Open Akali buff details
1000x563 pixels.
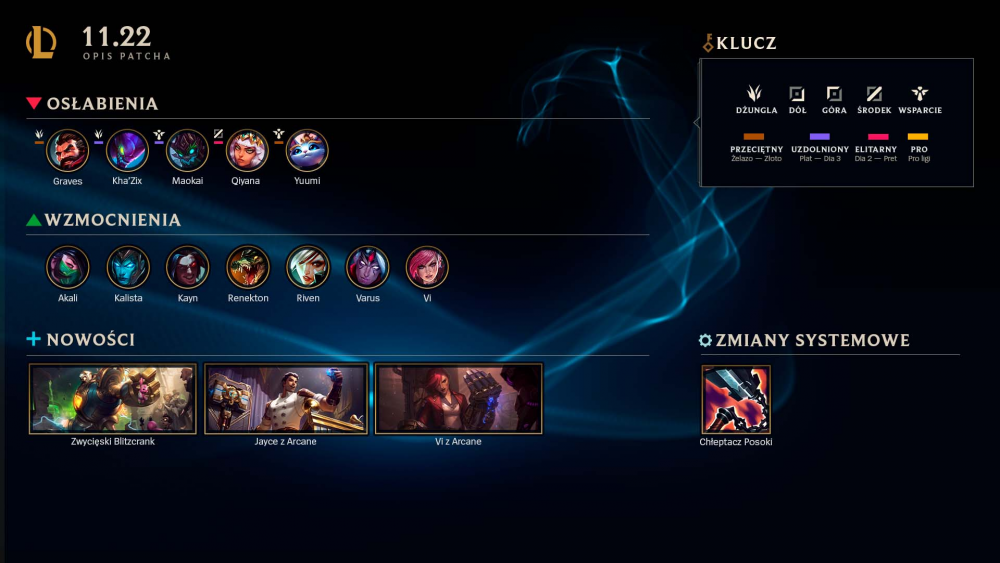(68, 267)
